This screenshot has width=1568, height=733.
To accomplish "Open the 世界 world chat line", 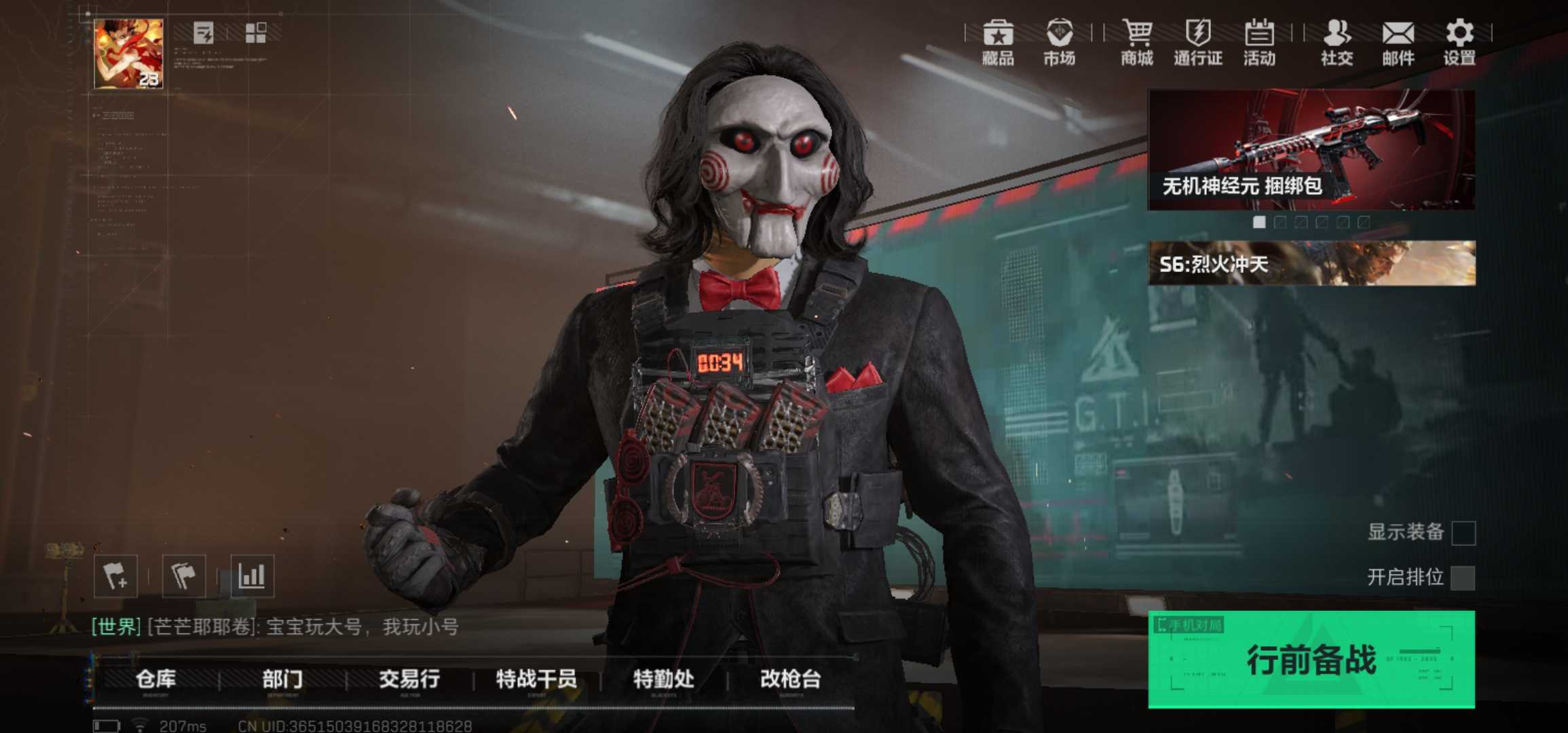I will (x=275, y=626).
